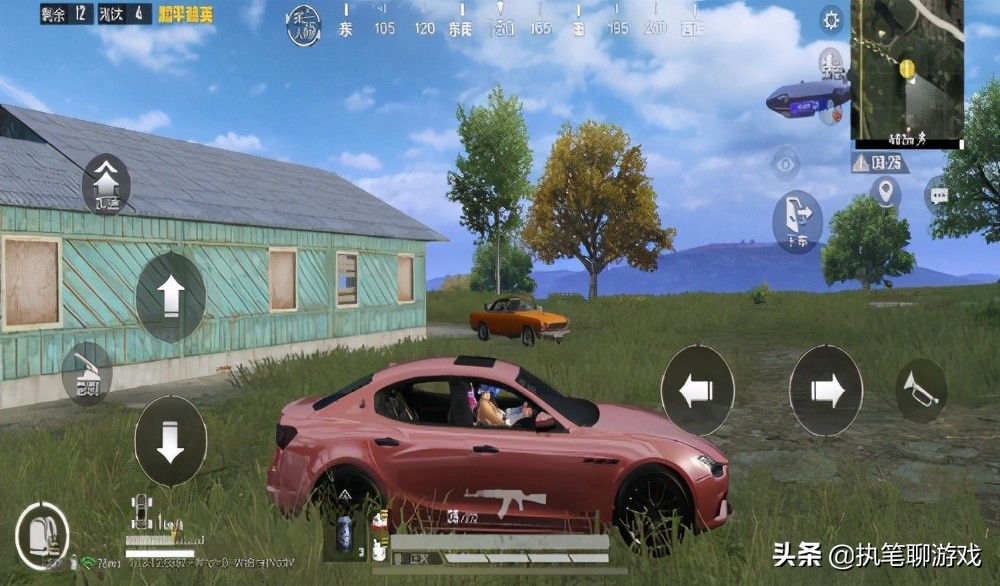The image size is (1000, 586).
Task: Honk the car horn
Action: (921, 390)
